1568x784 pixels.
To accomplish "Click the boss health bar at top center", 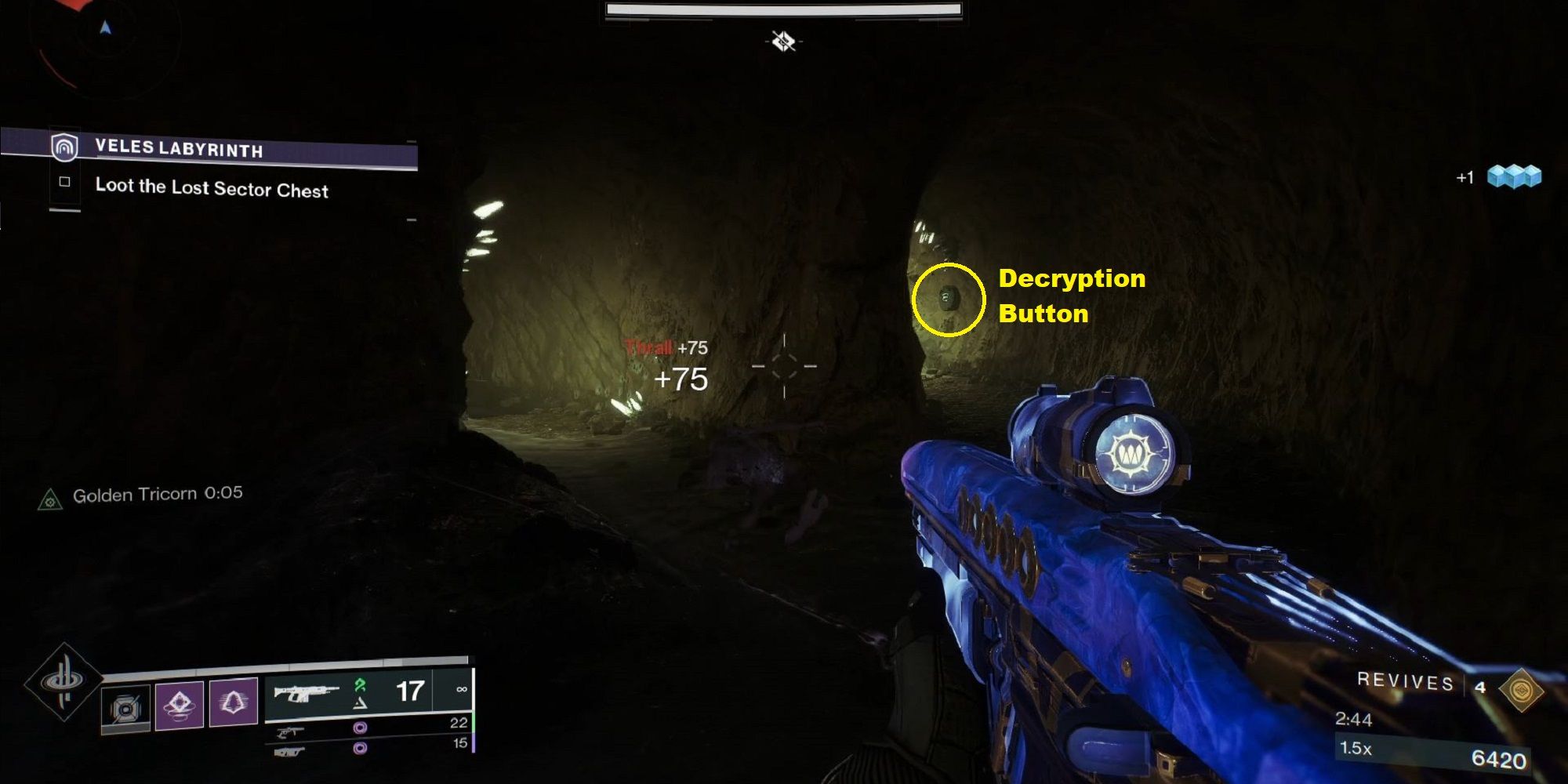I will (x=784, y=8).
